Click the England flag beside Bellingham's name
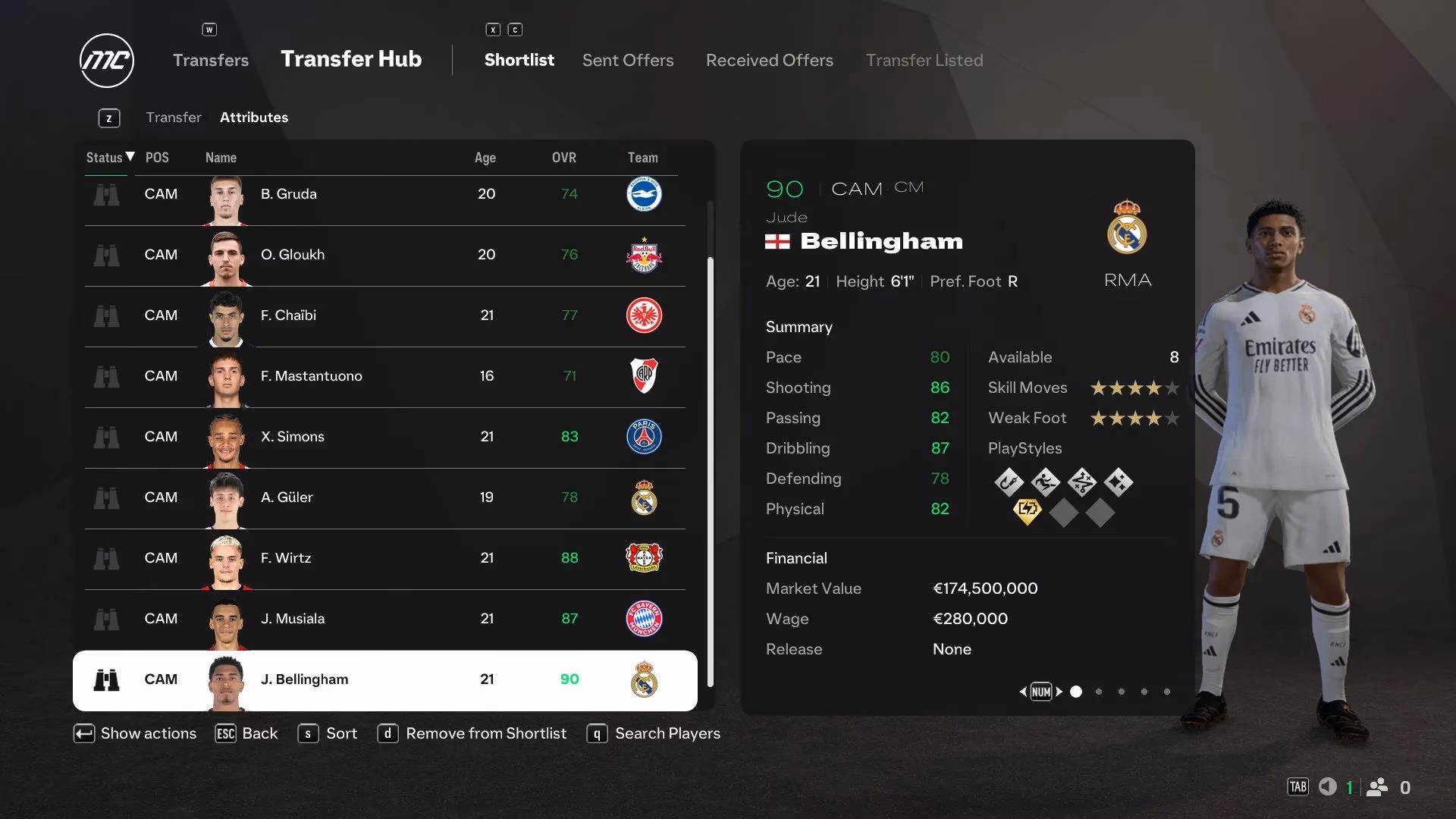This screenshot has width=1456, height=819. [x=778, y=242]
